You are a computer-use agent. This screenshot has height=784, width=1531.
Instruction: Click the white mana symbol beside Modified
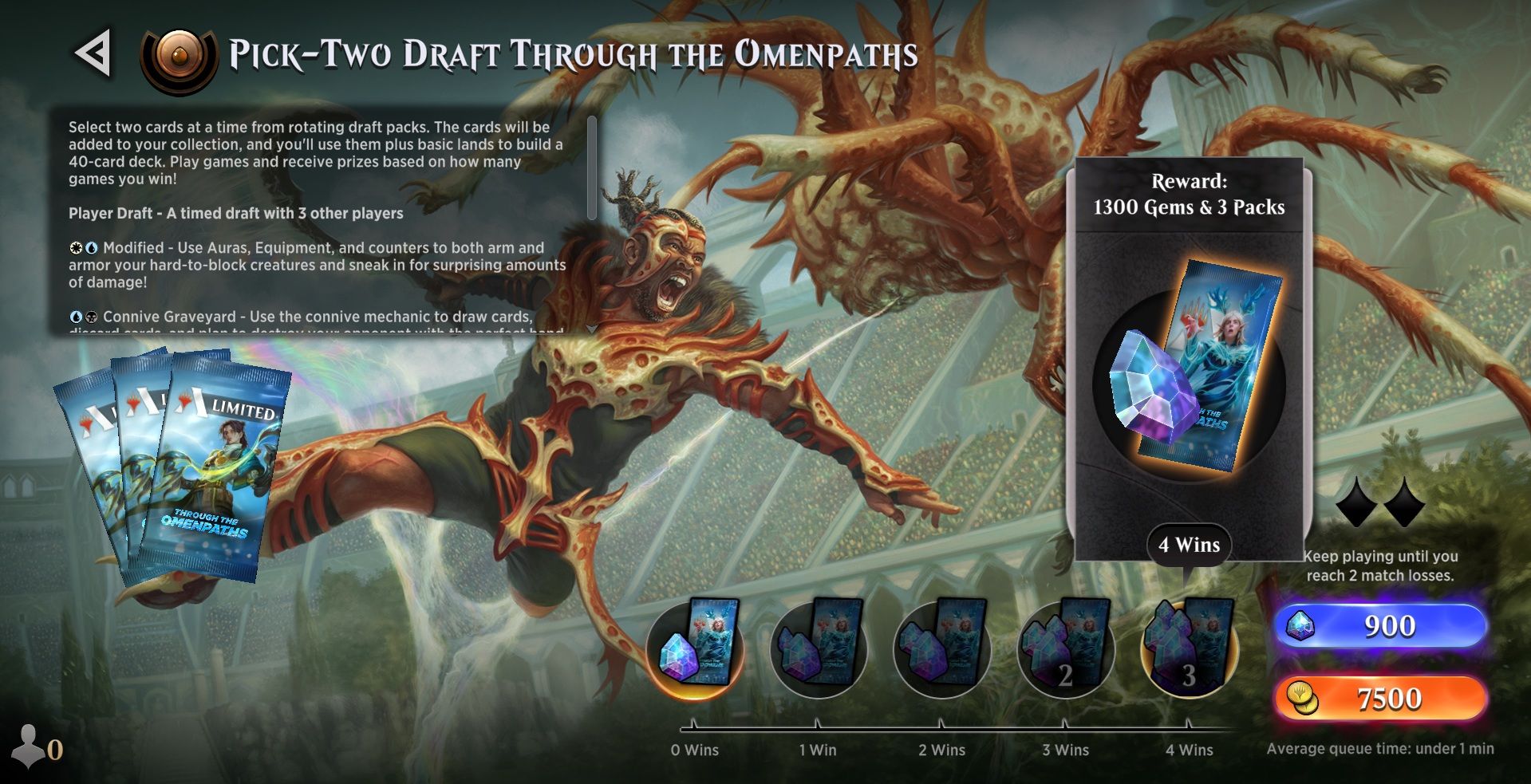point(74,248)
